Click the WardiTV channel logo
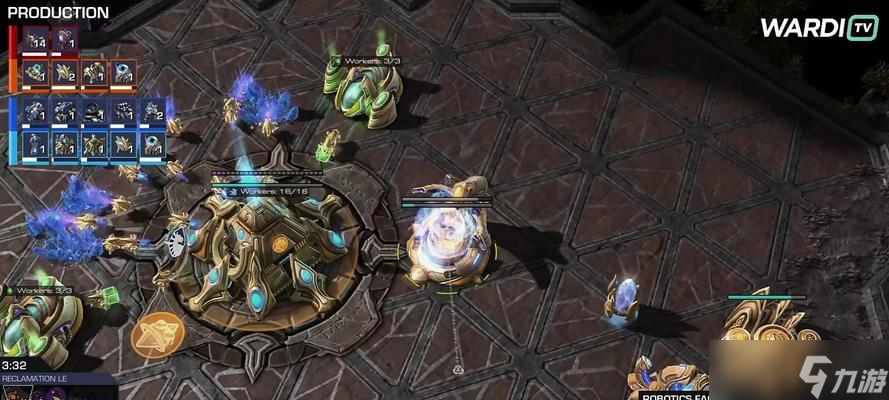The width and height of the screenshot is (889, 400). (818, 28)
